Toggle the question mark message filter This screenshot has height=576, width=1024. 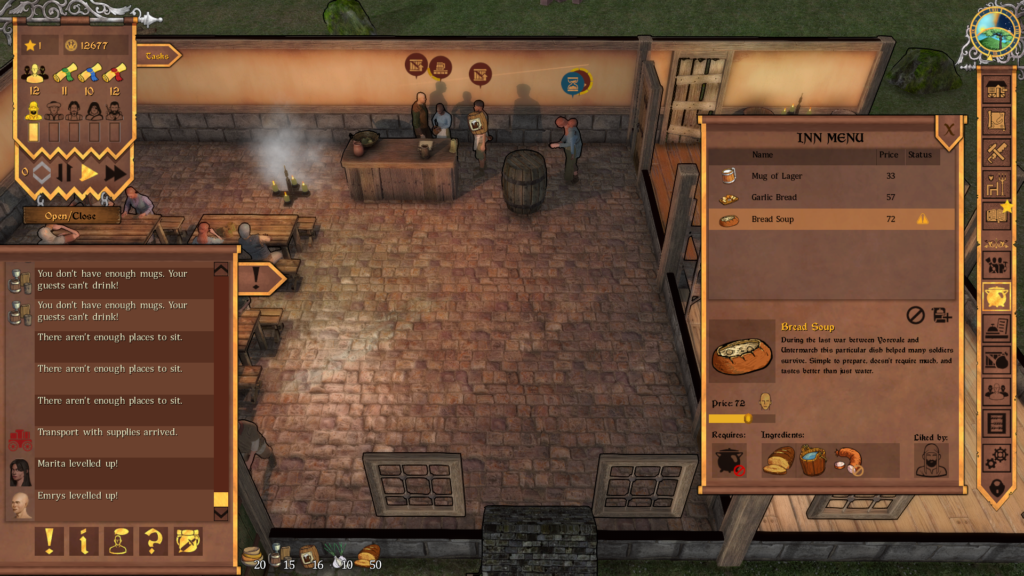153,541
